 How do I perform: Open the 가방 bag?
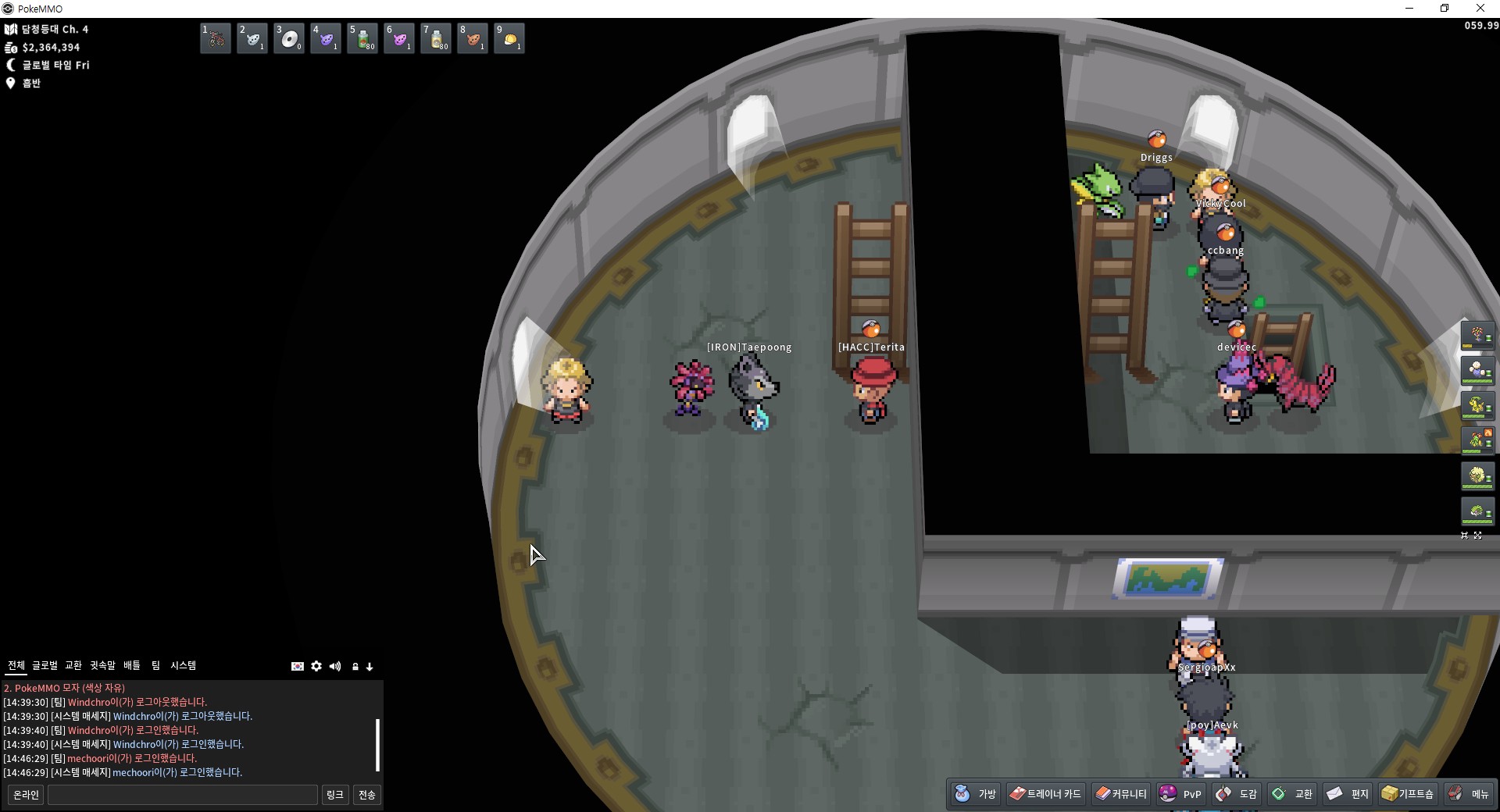(x=976, y=794)
